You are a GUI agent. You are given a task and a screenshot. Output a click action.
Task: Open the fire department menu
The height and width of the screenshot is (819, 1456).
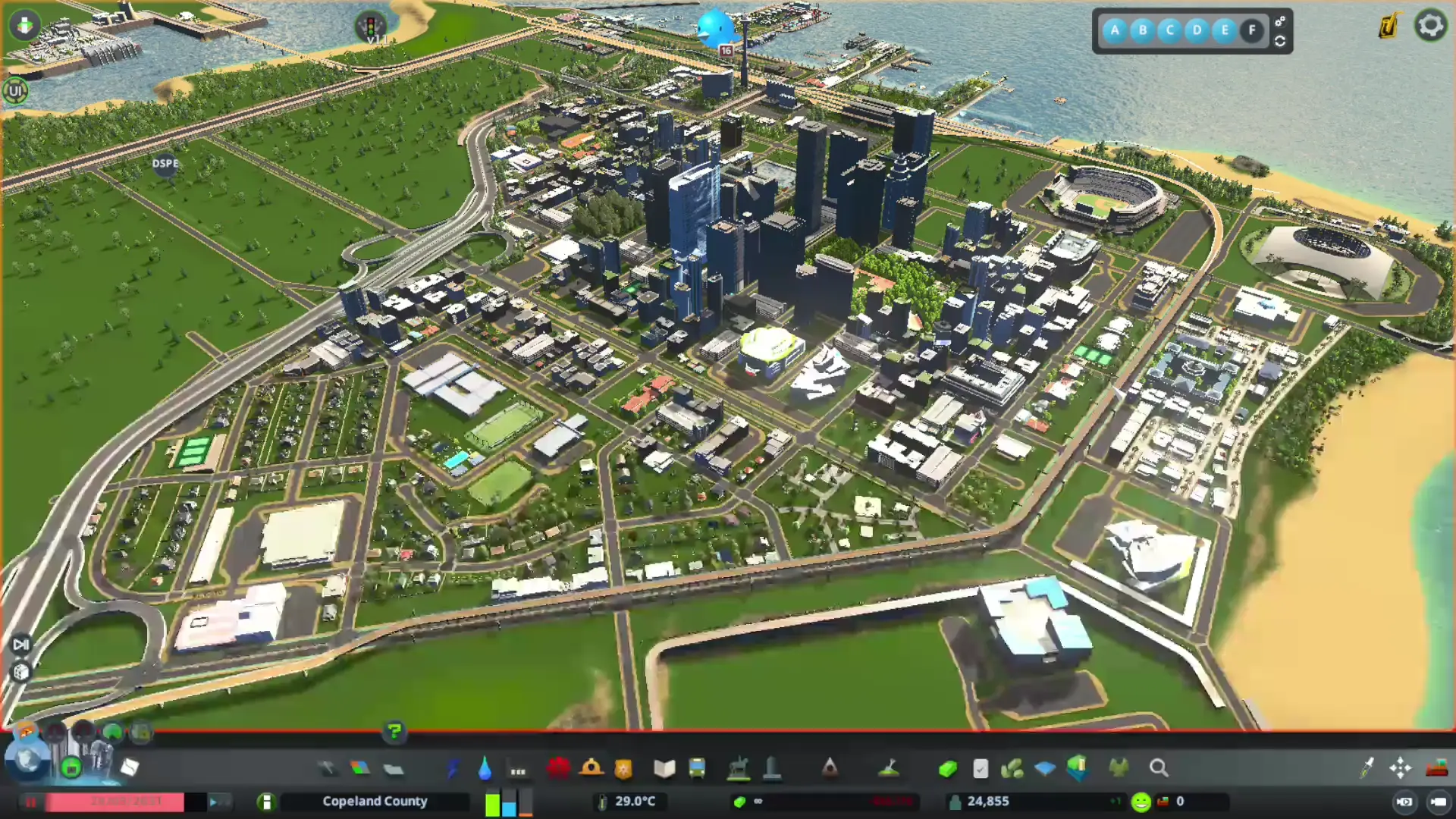(592, 768)
